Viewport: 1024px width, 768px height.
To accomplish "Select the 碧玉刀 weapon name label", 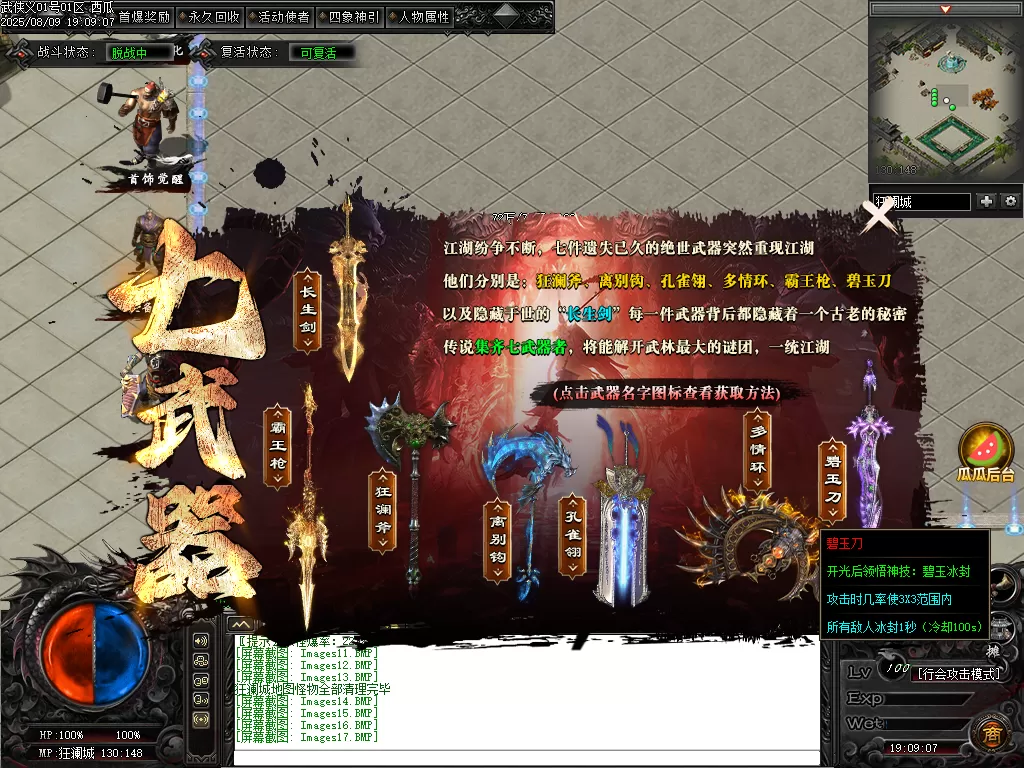I will pos(832,480).
